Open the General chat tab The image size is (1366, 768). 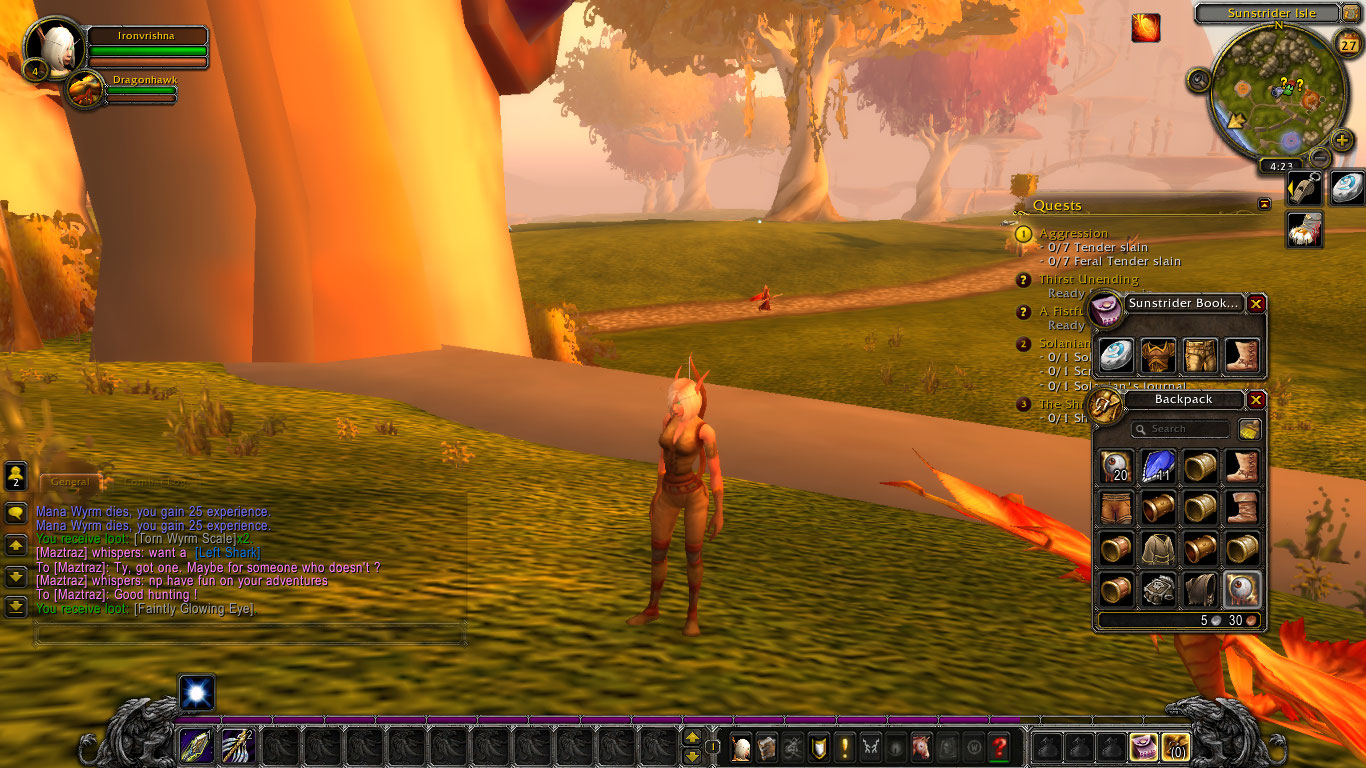(70, 482)
